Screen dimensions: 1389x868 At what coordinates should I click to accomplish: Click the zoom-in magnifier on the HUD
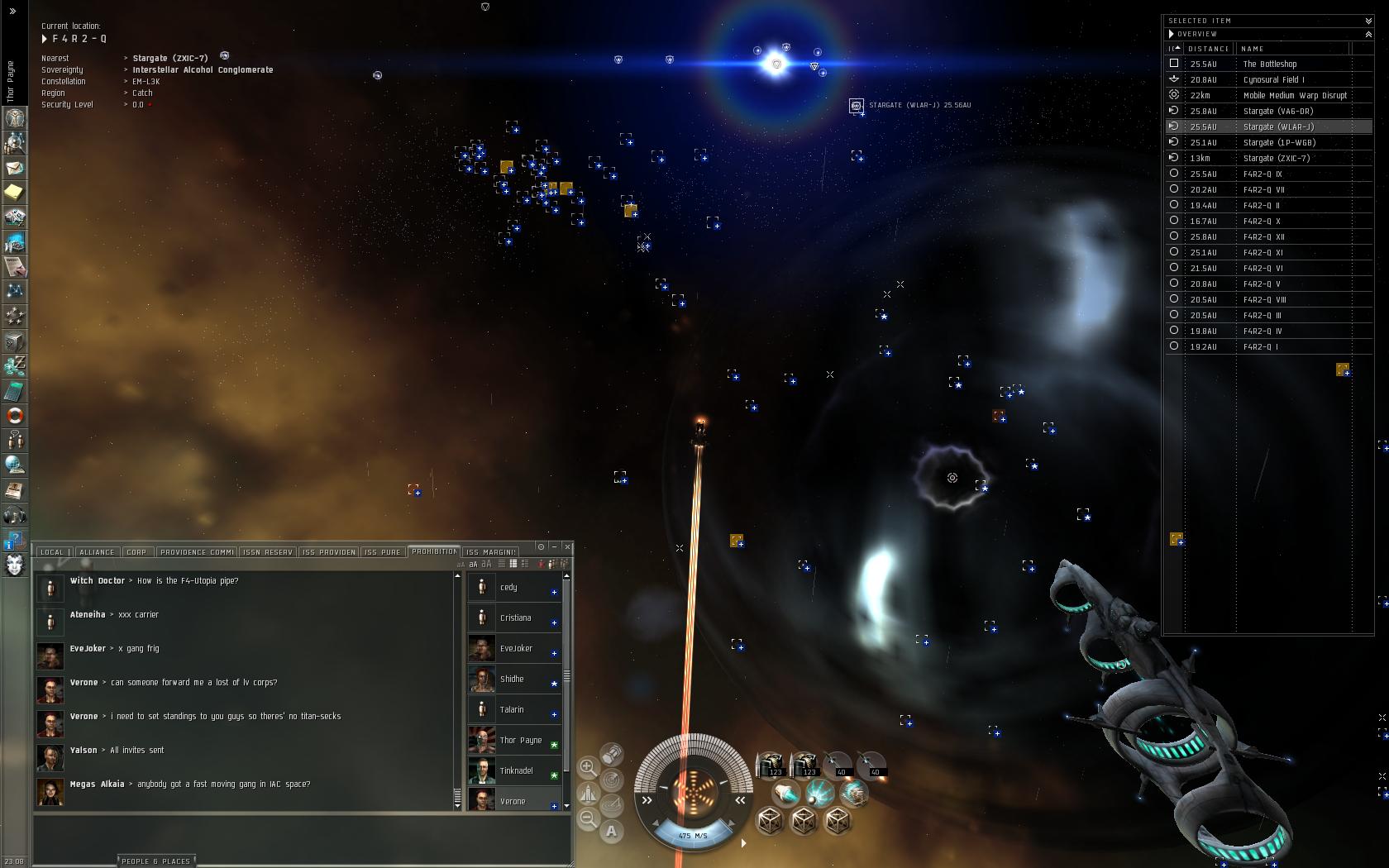(x=588, y=767)
